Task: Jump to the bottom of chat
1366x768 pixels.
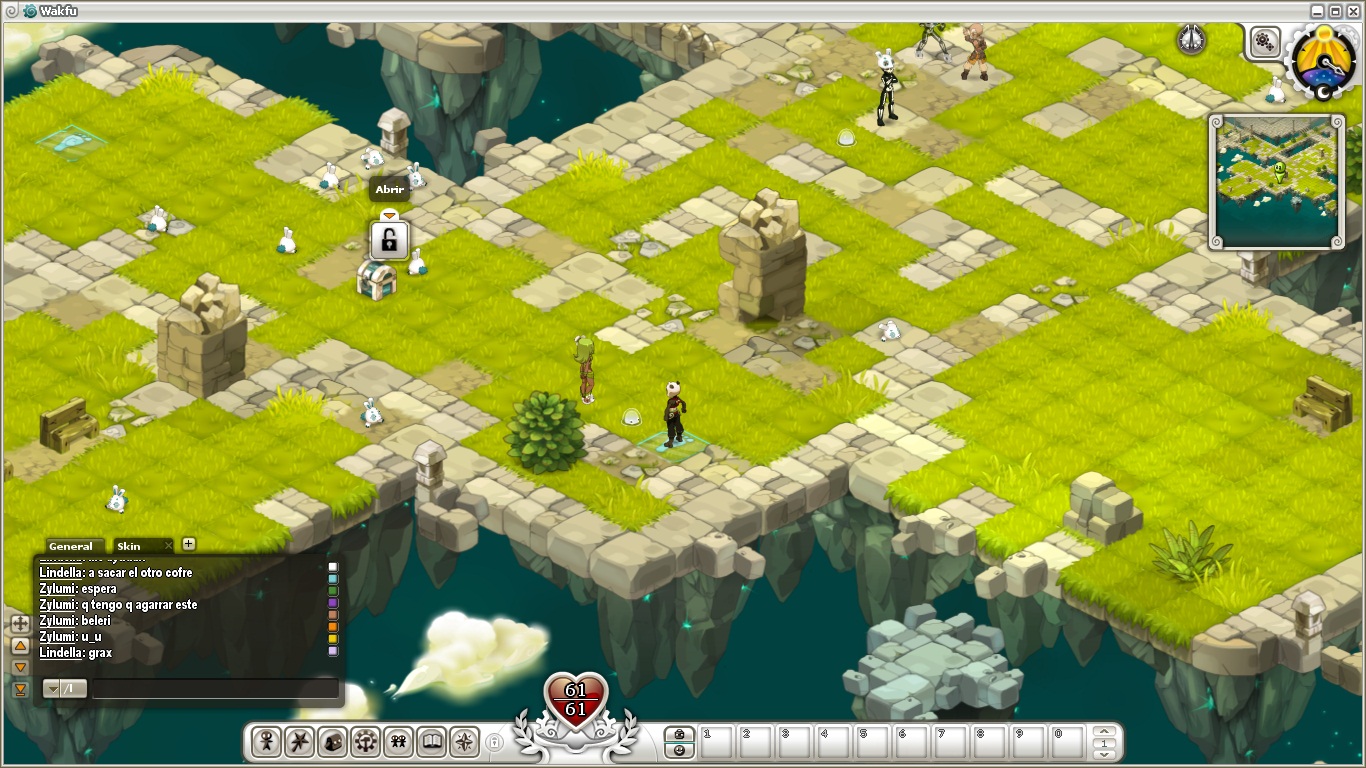Action: tap(20, 689)
